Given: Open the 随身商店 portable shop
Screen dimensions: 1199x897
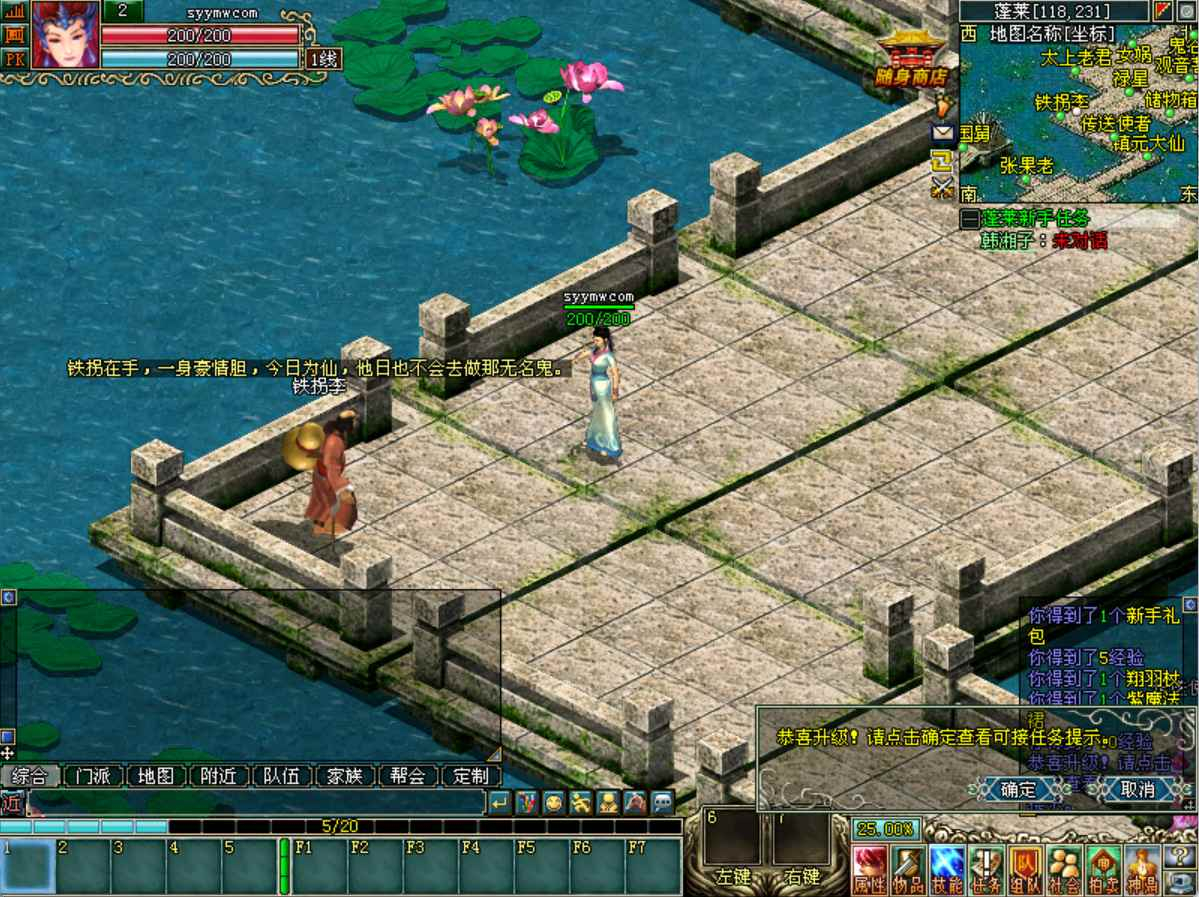Looking at the screenshot, I should coord(911,58).
